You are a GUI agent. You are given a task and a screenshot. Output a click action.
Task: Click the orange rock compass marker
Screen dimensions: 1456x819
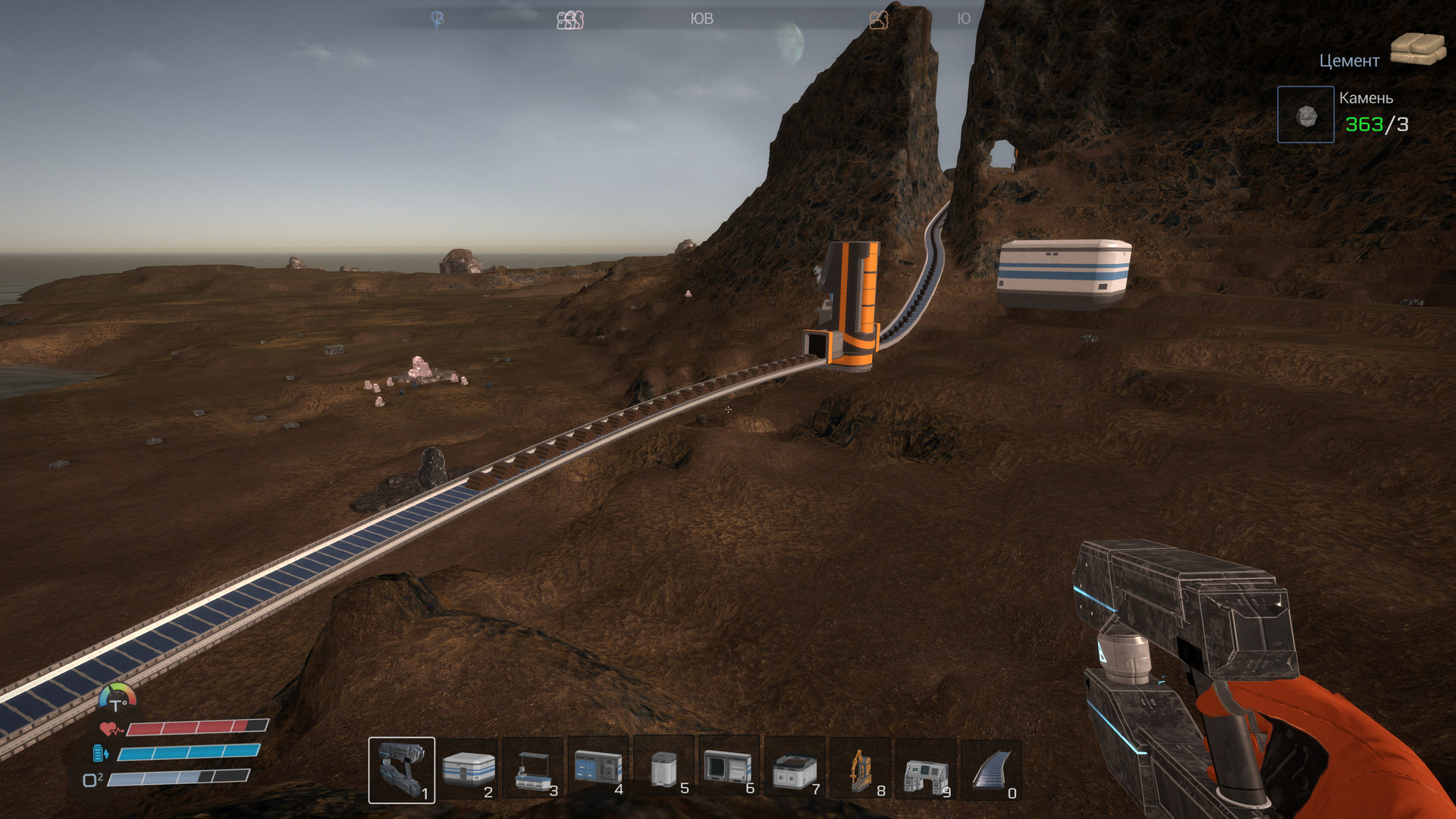click(x=878, y=20)
